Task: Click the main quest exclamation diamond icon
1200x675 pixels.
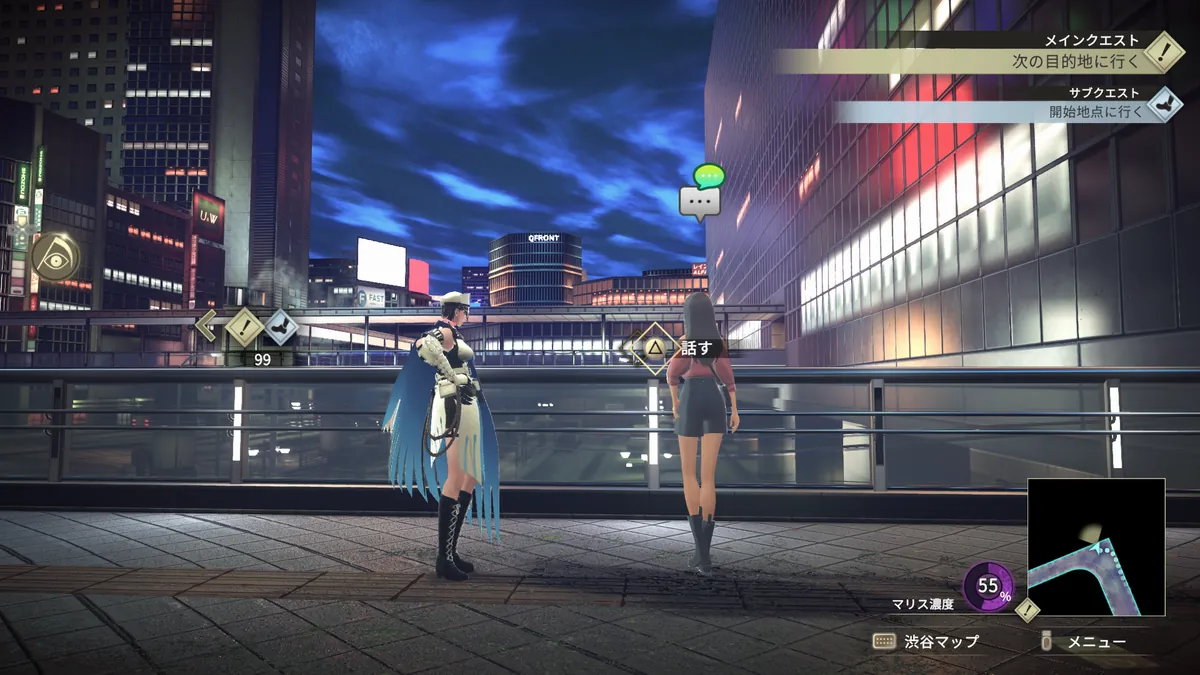Action: 1163,51
